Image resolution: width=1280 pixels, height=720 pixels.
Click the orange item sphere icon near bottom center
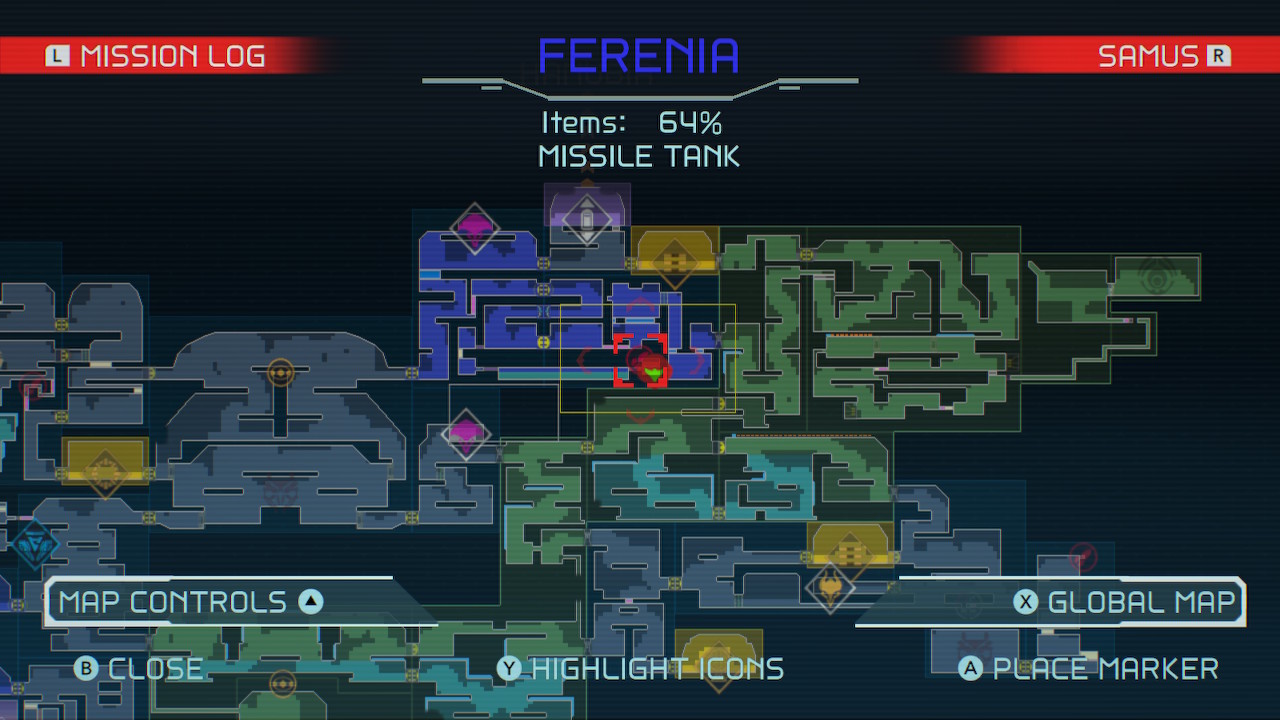(x=283, y=683)
